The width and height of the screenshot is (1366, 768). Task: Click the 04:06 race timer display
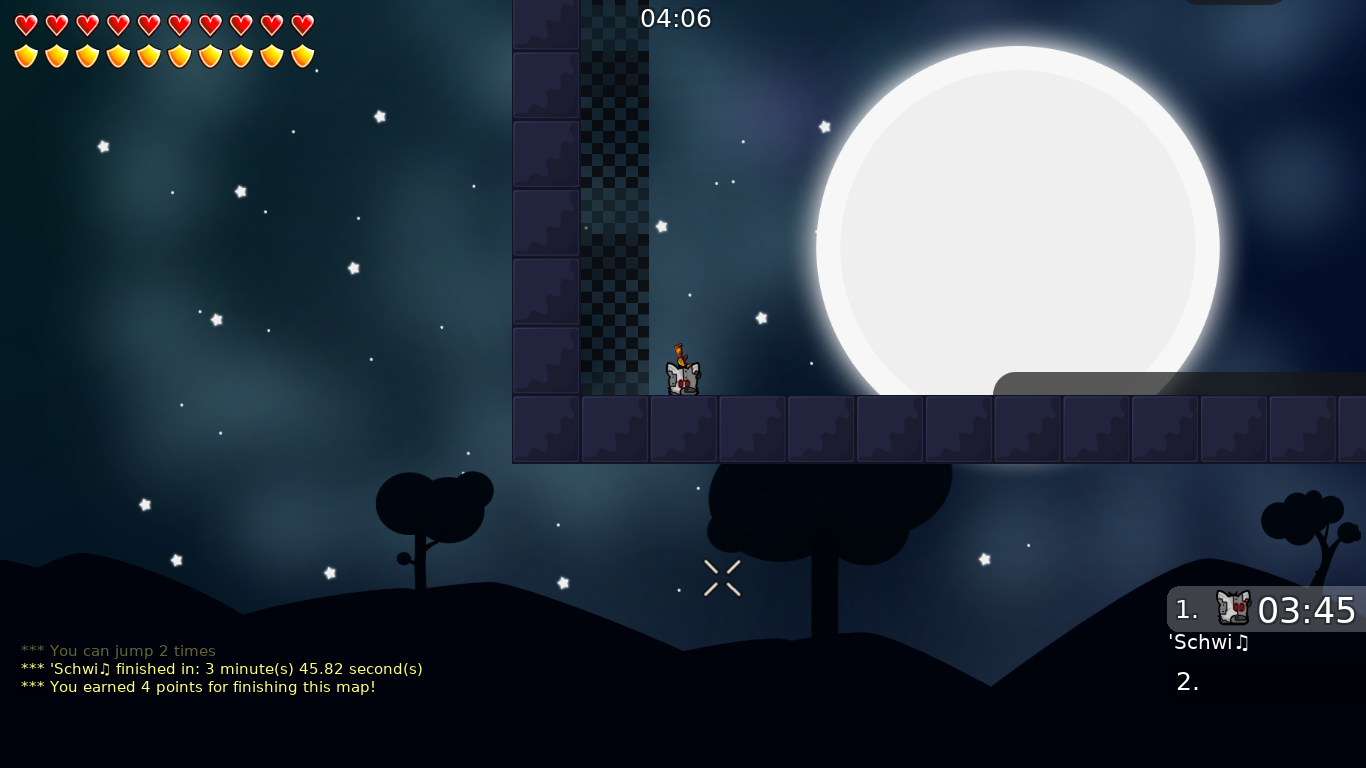coord(676,18)
